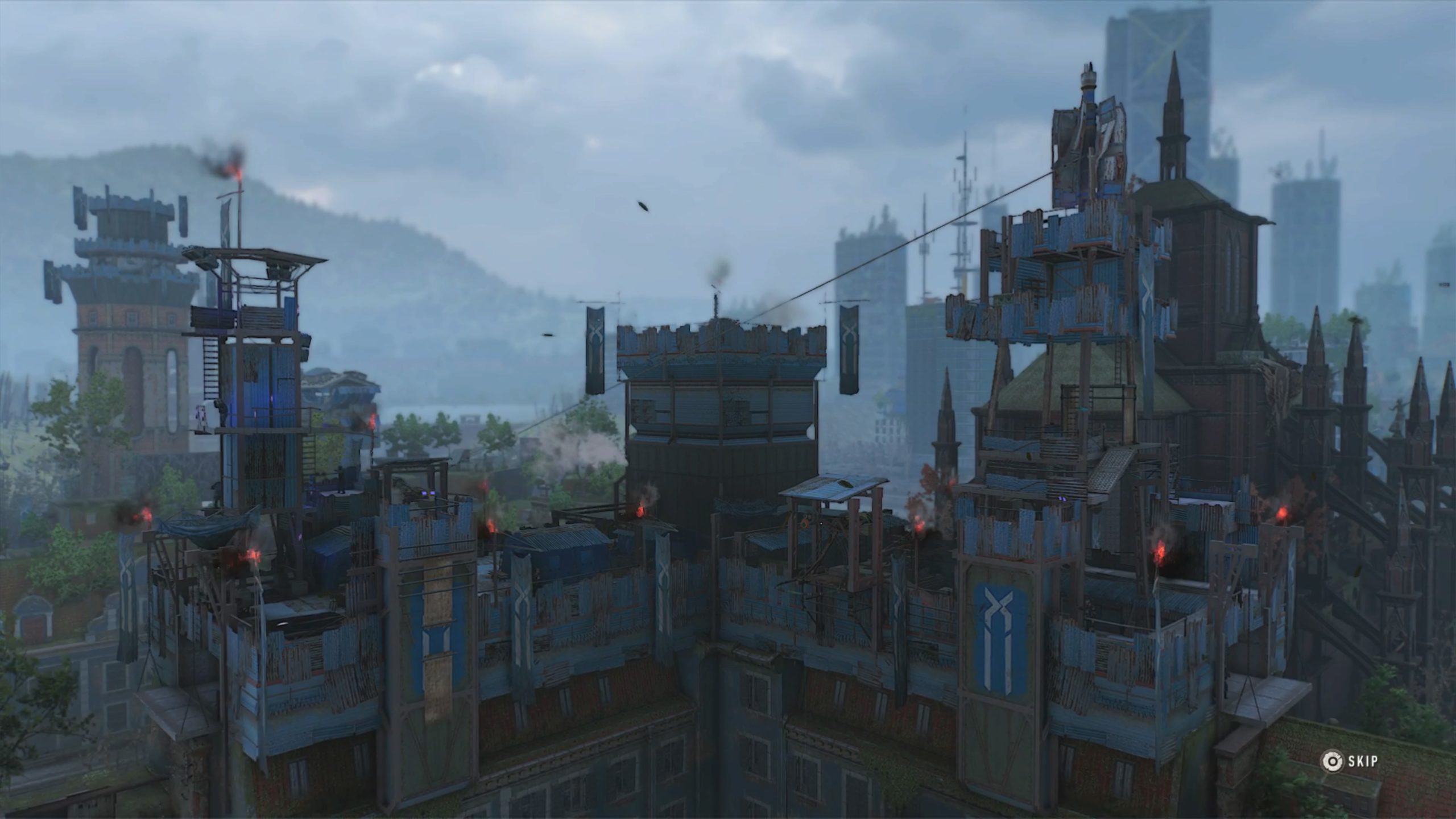Click the SKIP text label
Screen dimensions: 1456x819
(x=1365, y=762)
